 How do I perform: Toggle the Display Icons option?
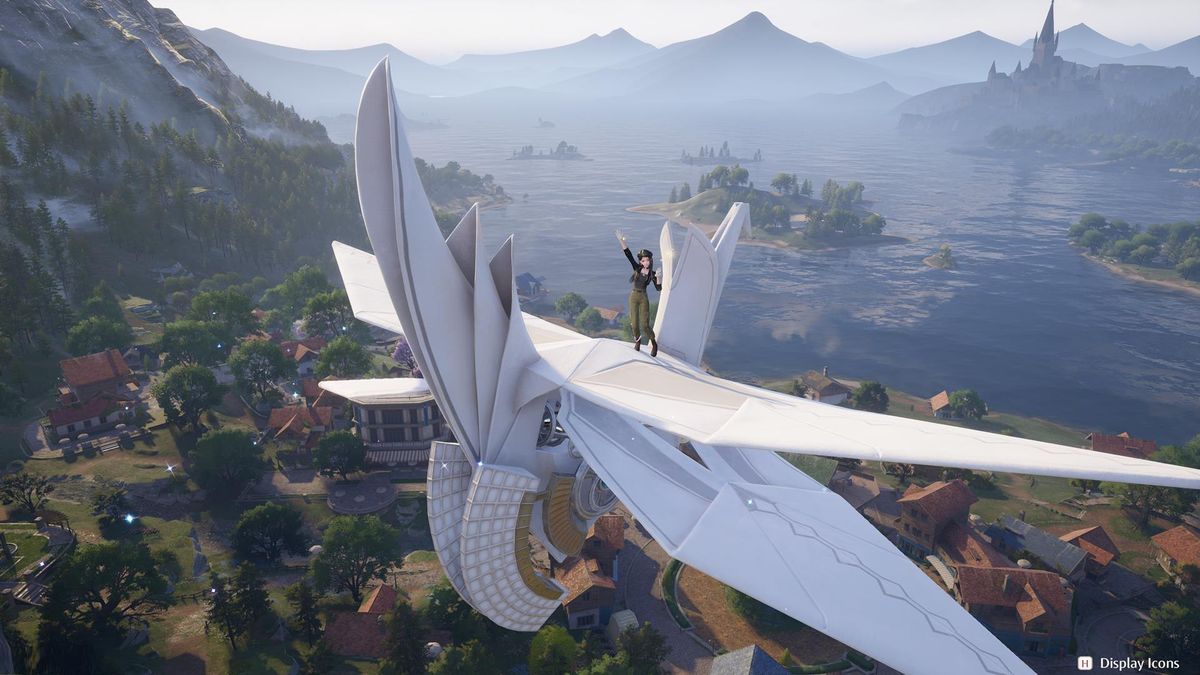(x=1129, y=662)
